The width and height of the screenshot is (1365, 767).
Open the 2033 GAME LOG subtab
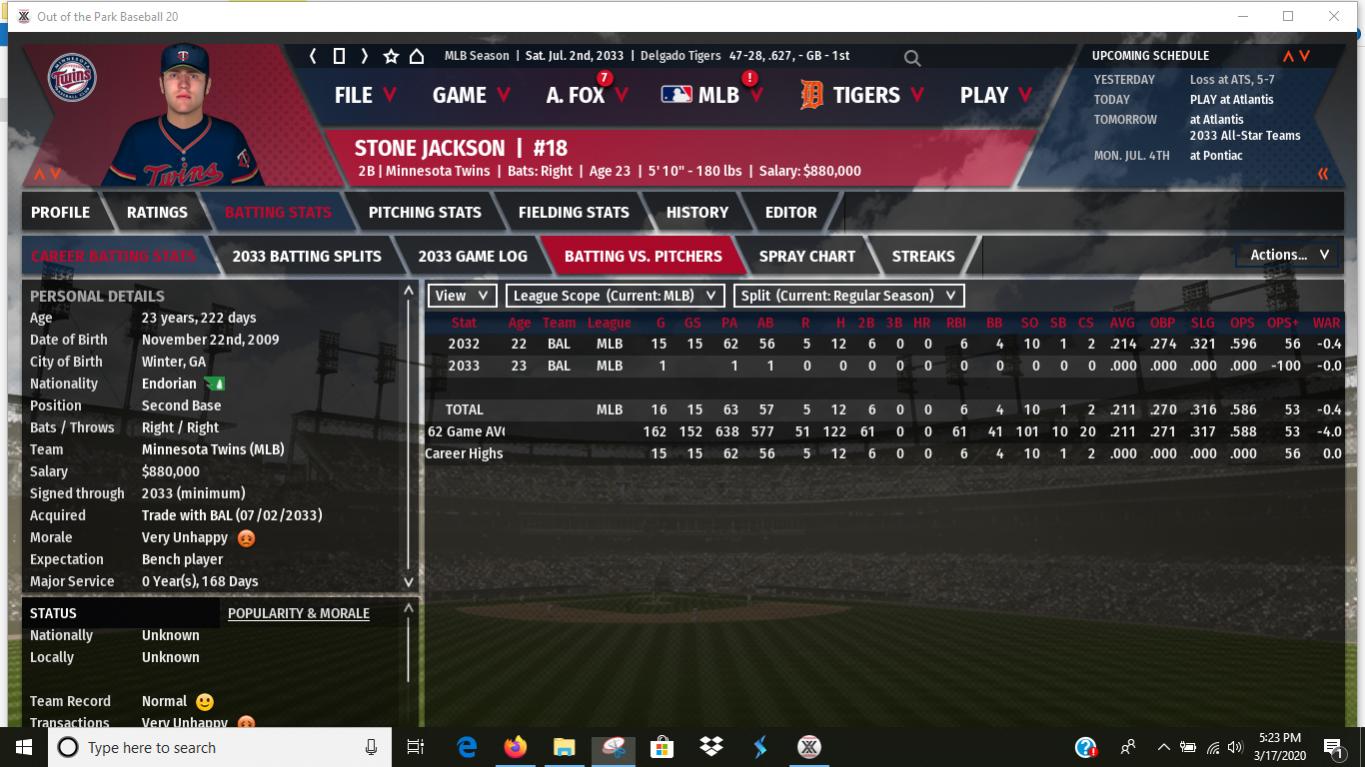[472, 256]
